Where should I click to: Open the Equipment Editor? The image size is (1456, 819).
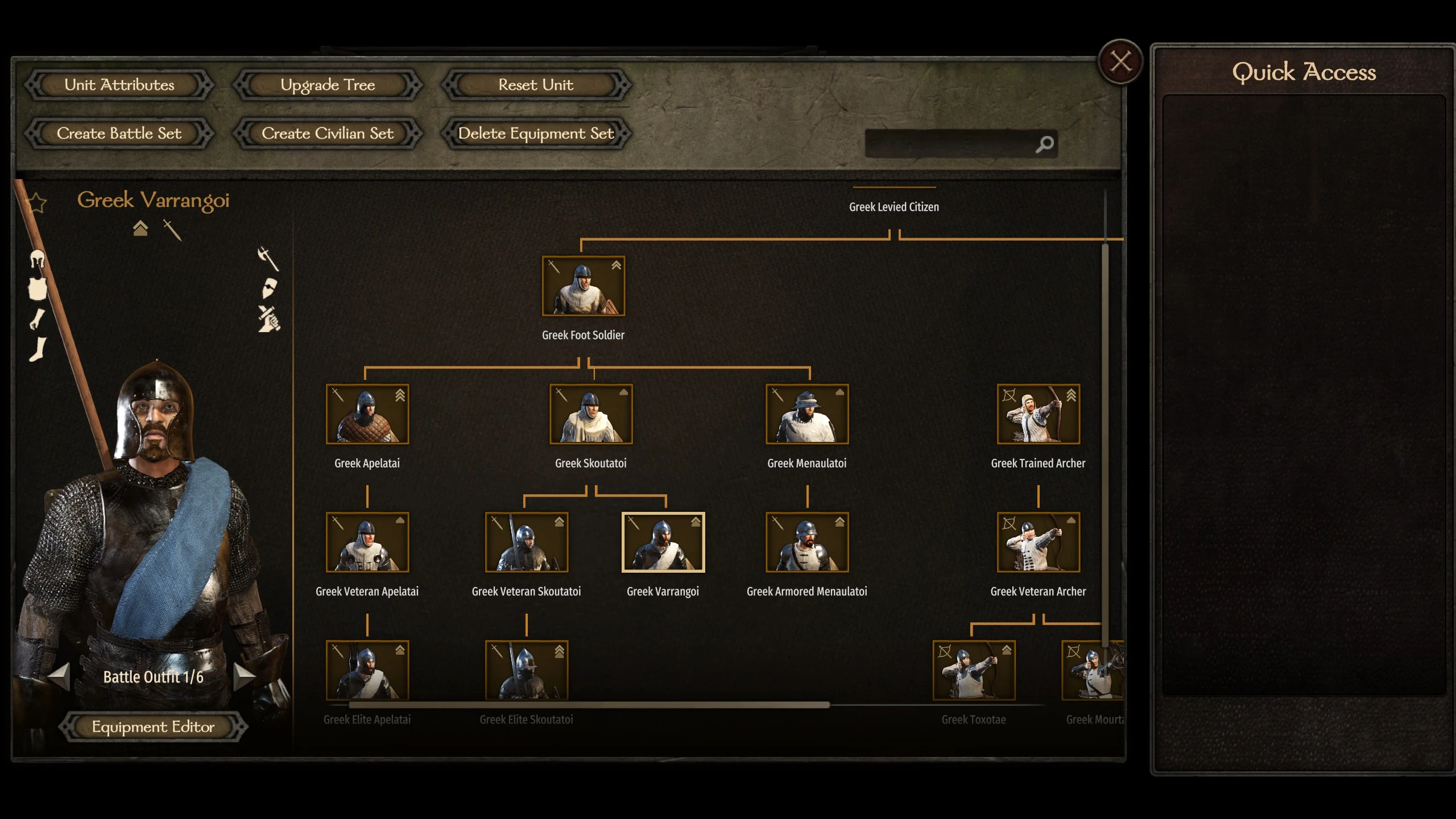tap(153, 726)
